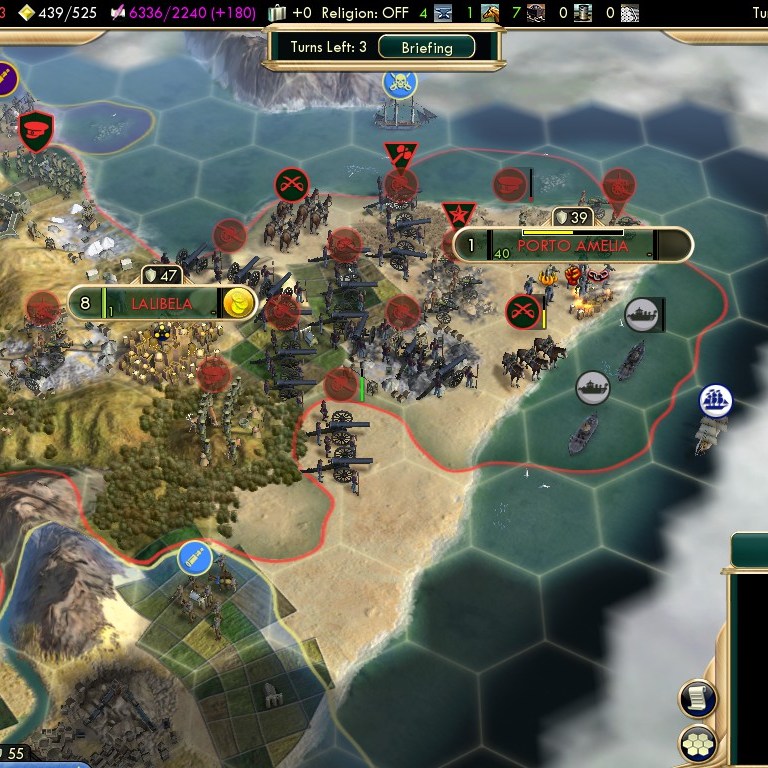The width and height of the screenshot is (768, 768).
Task: Open the Lalibela city banner
Action: point(160,302)
